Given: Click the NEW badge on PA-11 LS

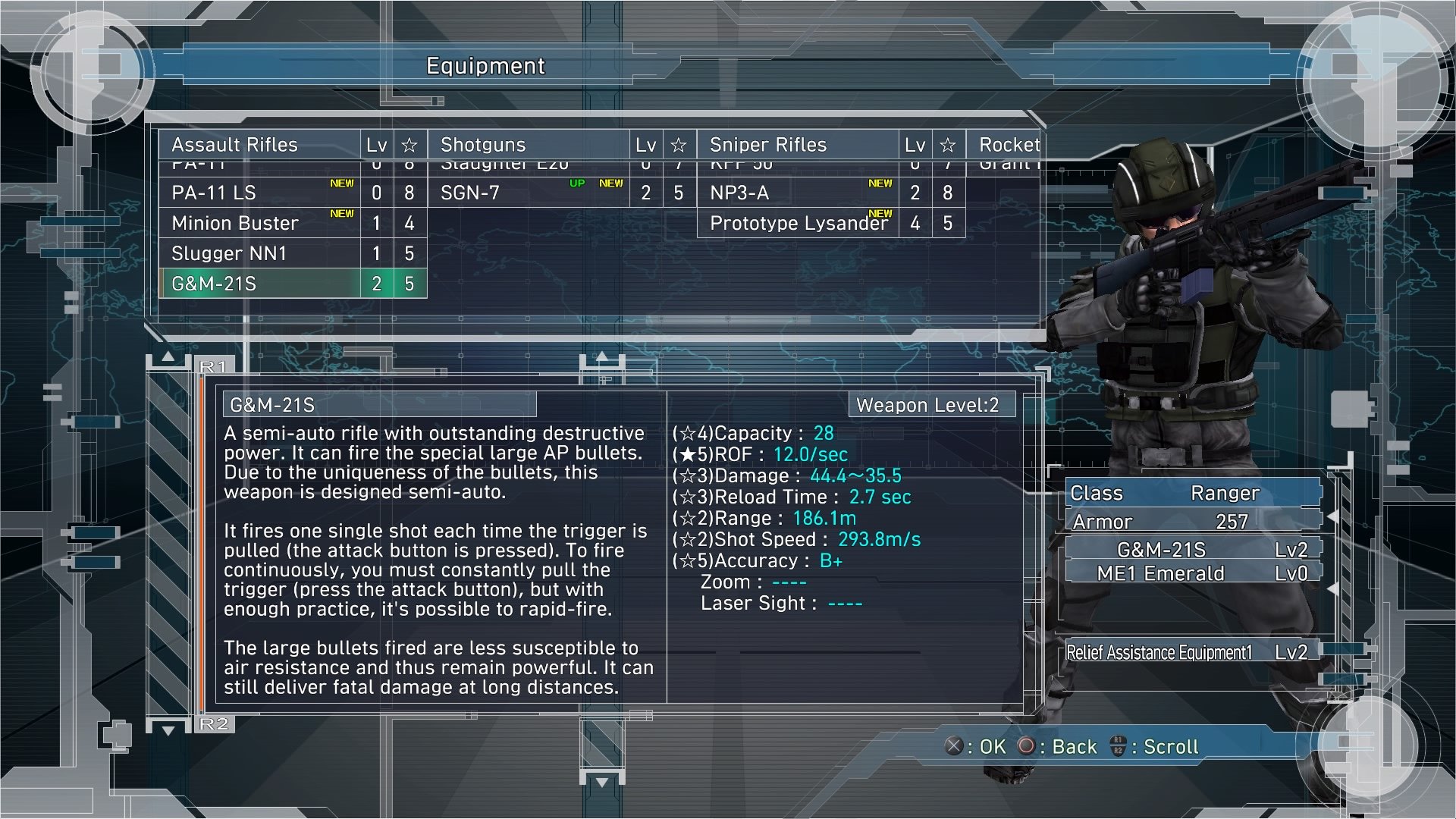Looking at the screenshot, I should click(340, 182).
